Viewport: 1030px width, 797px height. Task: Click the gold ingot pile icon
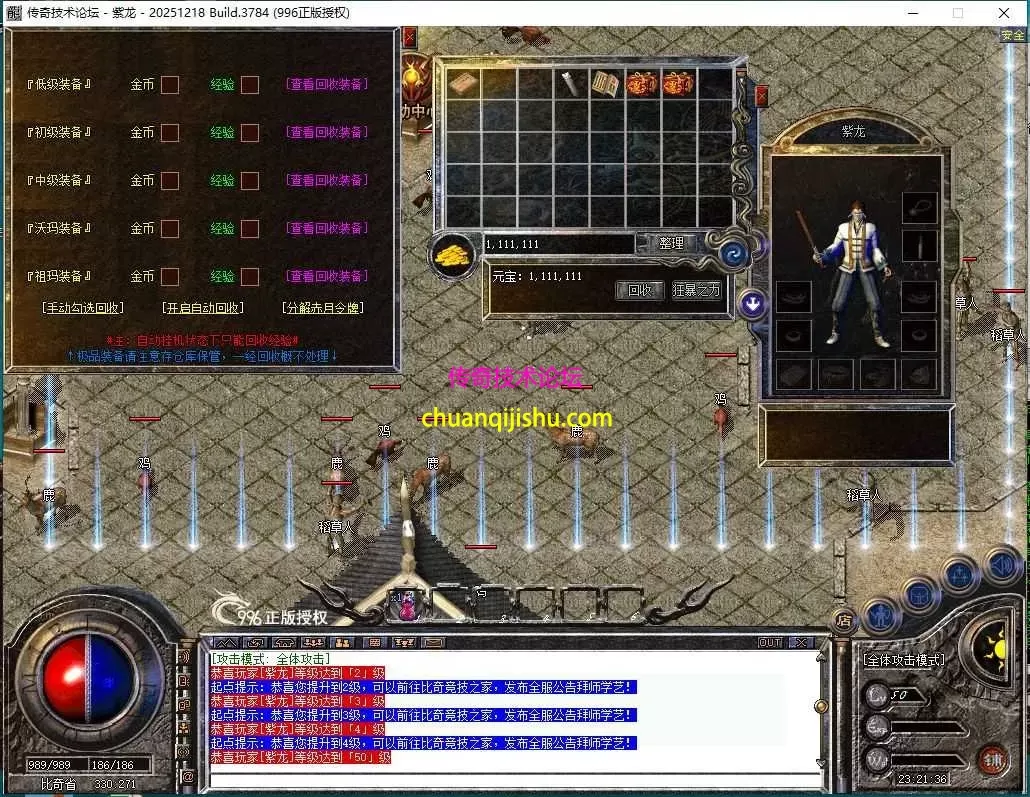454,254
